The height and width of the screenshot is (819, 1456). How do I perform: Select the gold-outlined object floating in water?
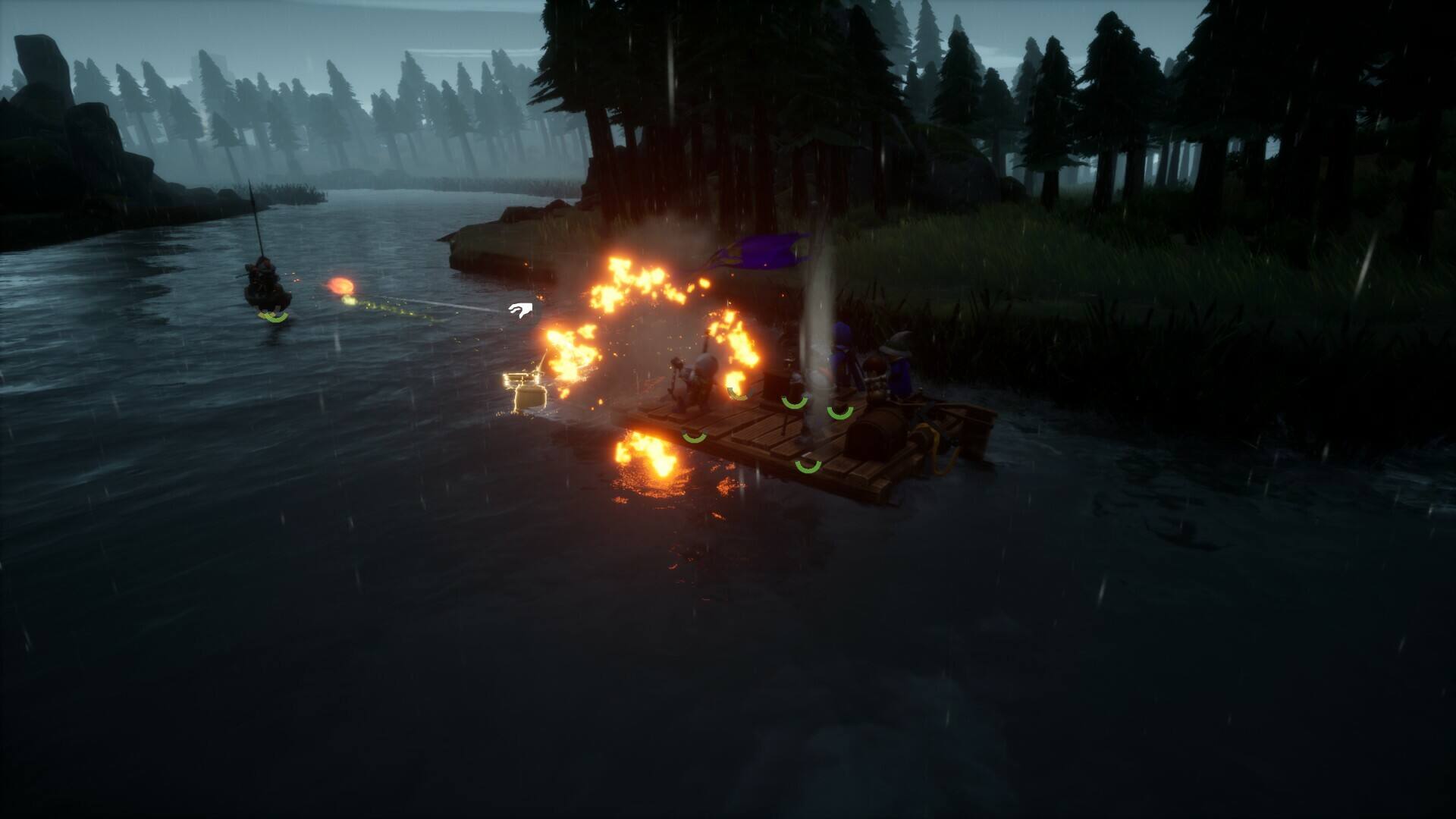(x=528, y=392)
